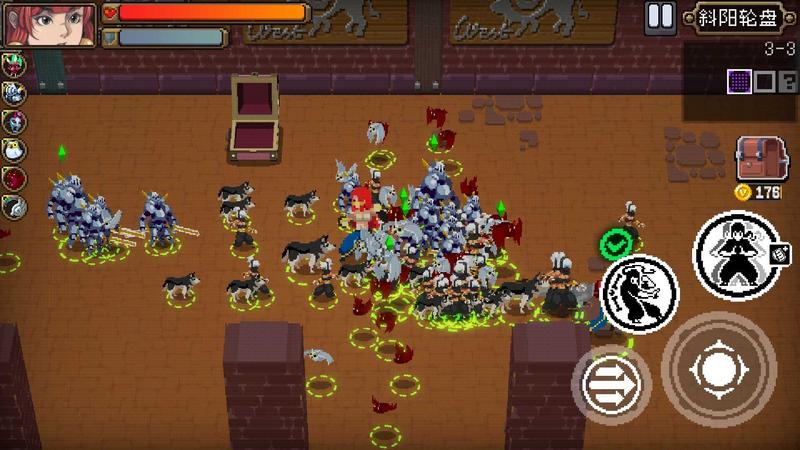Select the red orb icon
The height and width of the screenshot is (450, 800).
(x=14, y=178)
